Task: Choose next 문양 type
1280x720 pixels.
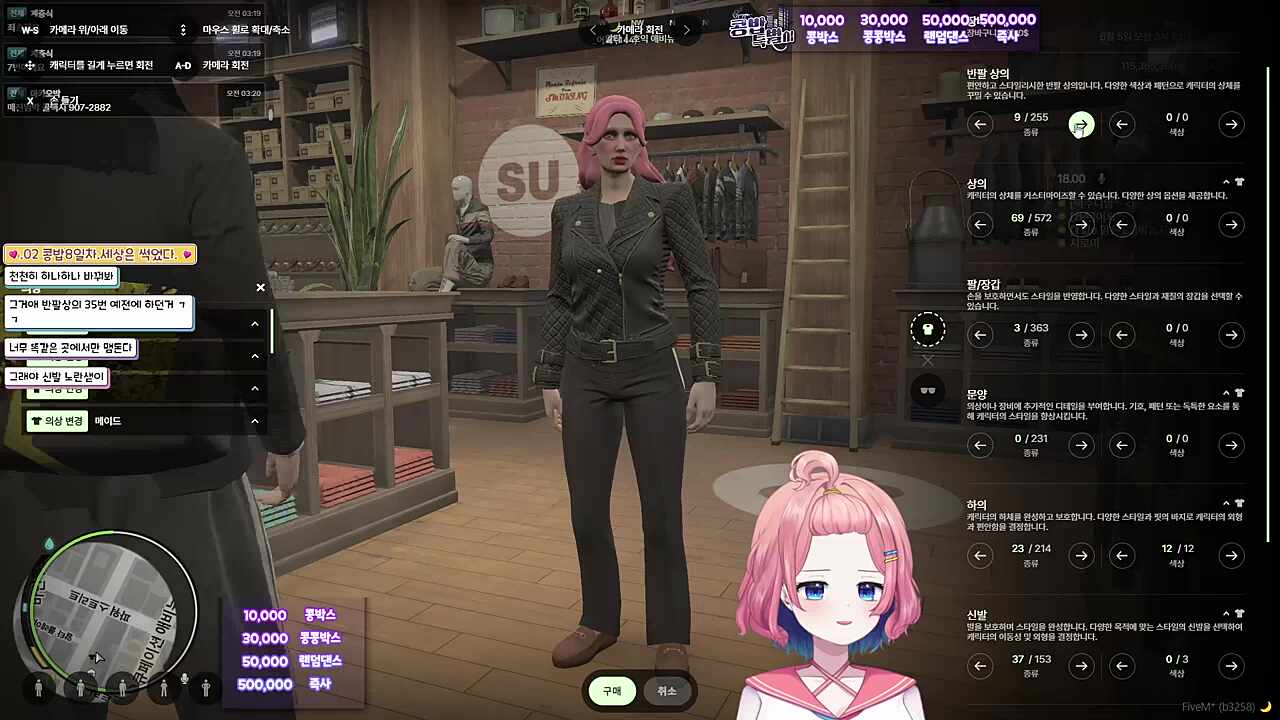Action: [1081, 445]
